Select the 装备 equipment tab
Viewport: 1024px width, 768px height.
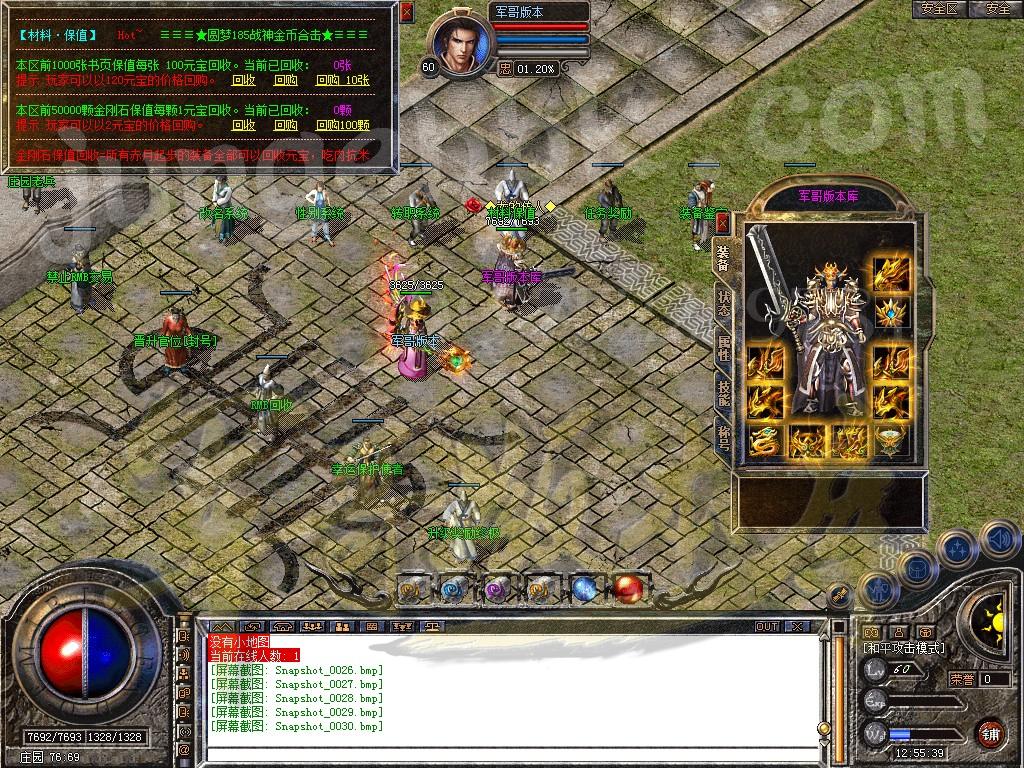(722, 258)
